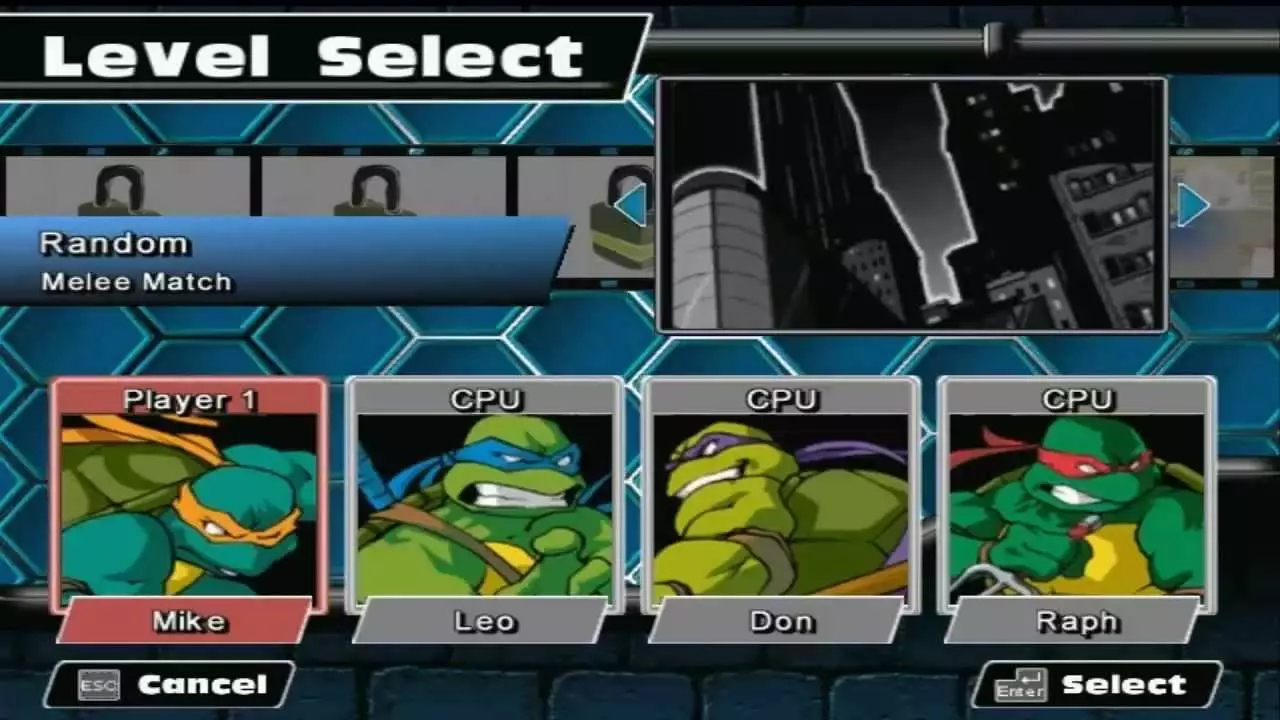
Task: Click the CPU header on Leo's card
Action: 485,399
